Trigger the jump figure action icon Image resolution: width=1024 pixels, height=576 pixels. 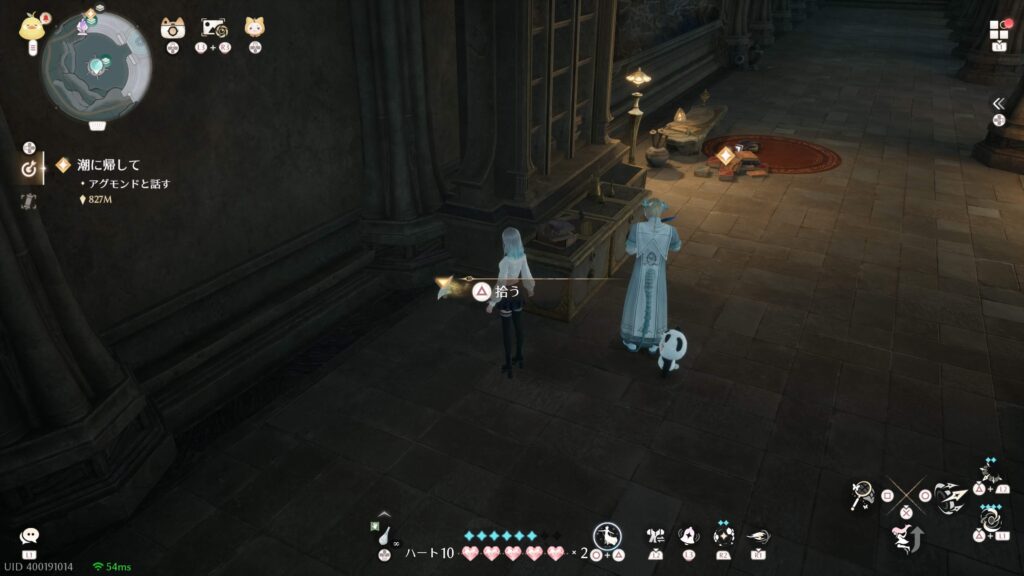[x=905, y=539]
